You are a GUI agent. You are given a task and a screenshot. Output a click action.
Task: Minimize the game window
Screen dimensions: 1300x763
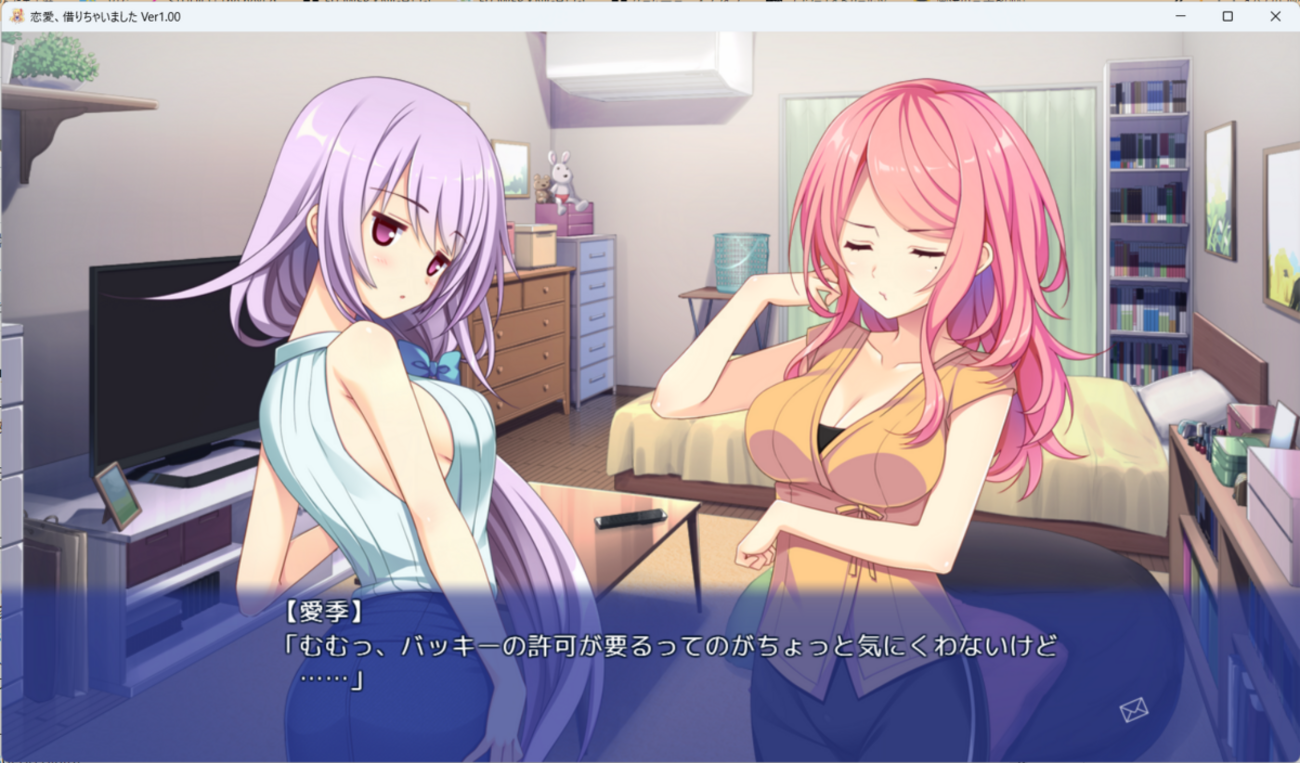[x=1181, y=16]
